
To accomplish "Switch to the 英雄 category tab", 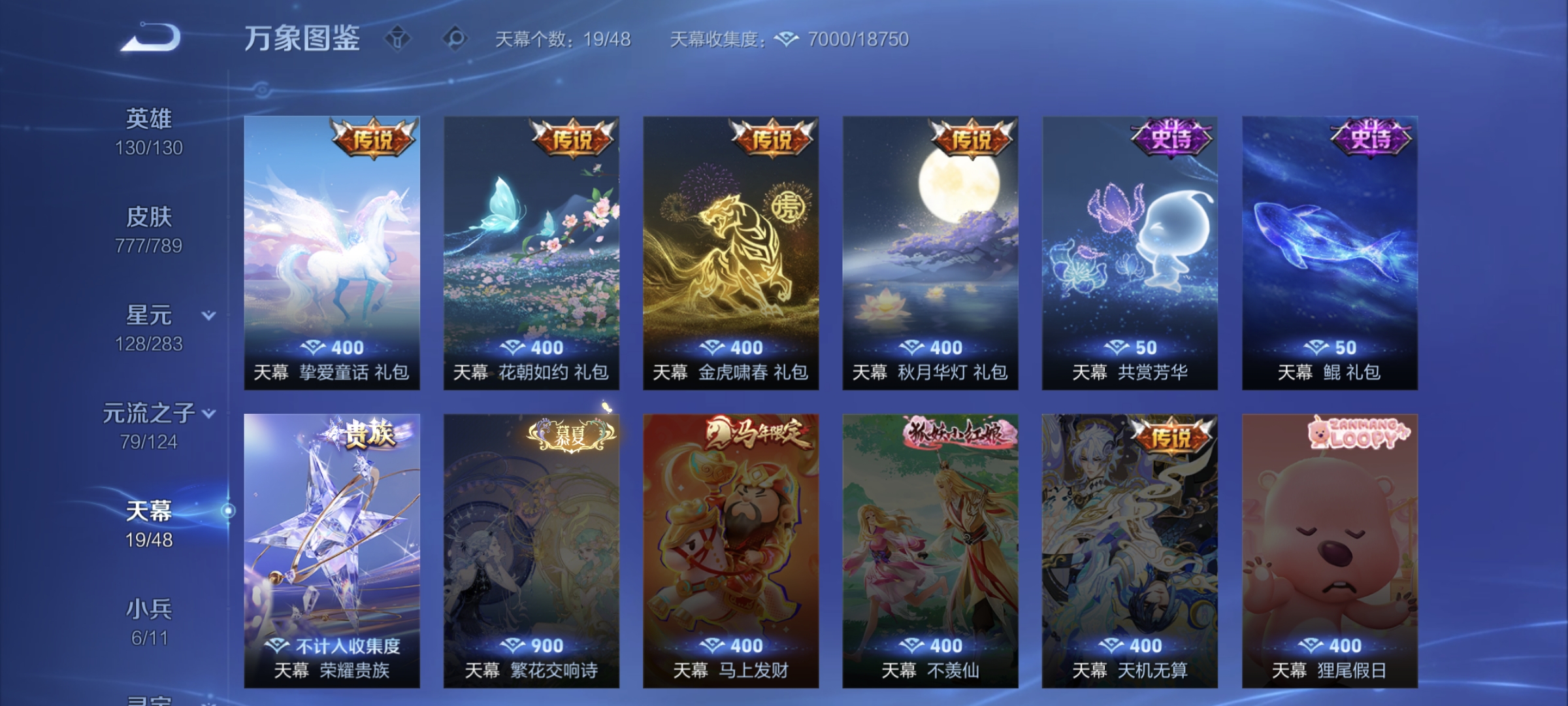I will 150,116.
